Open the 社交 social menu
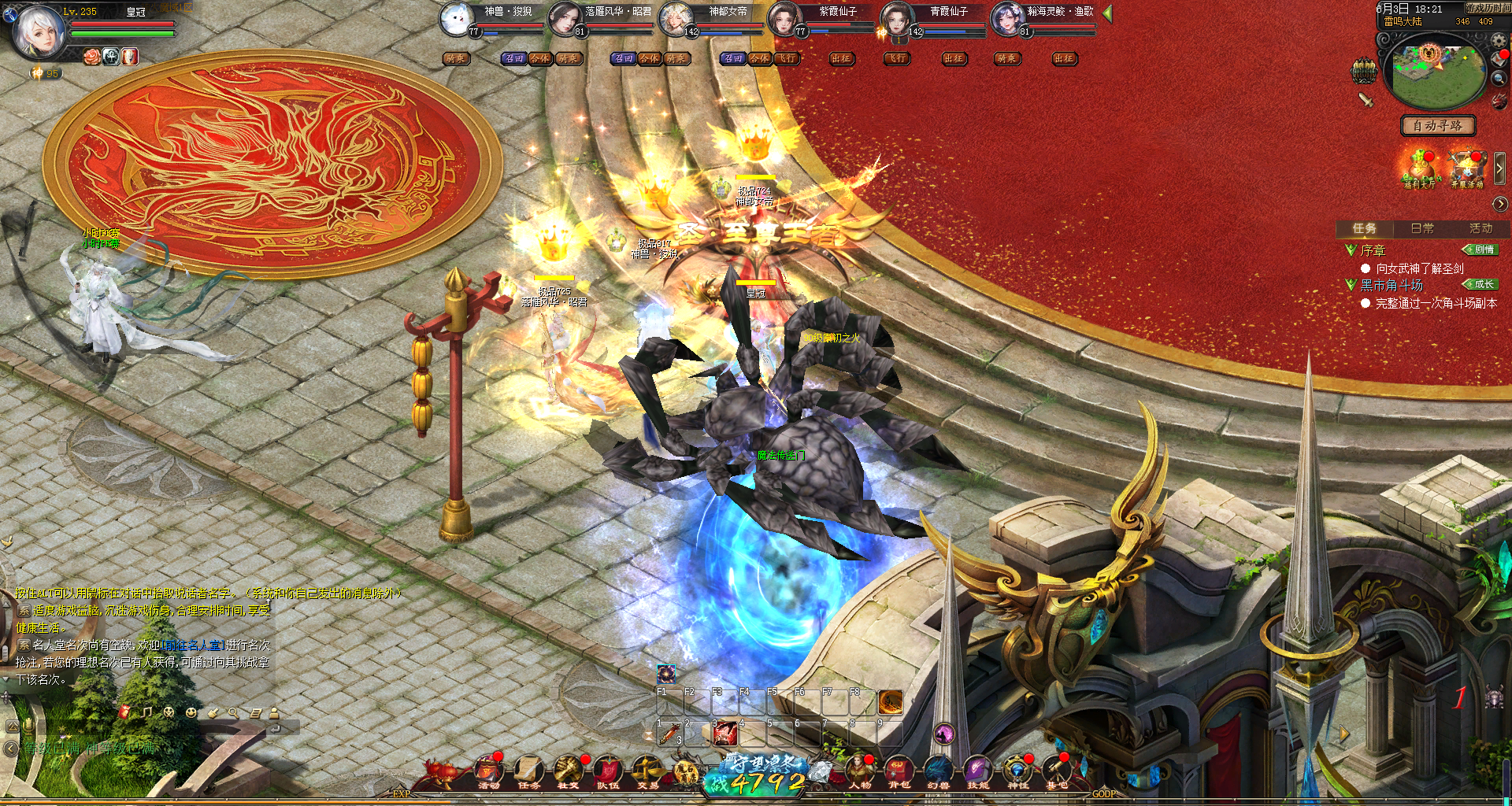Viewport: 1512px width, 806px height. pos(568,771)
